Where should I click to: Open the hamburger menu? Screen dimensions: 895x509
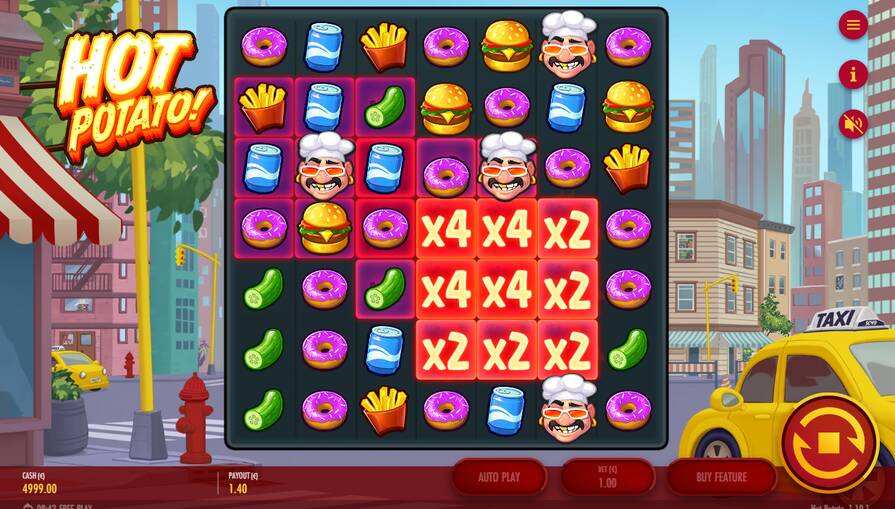(853, 25)
